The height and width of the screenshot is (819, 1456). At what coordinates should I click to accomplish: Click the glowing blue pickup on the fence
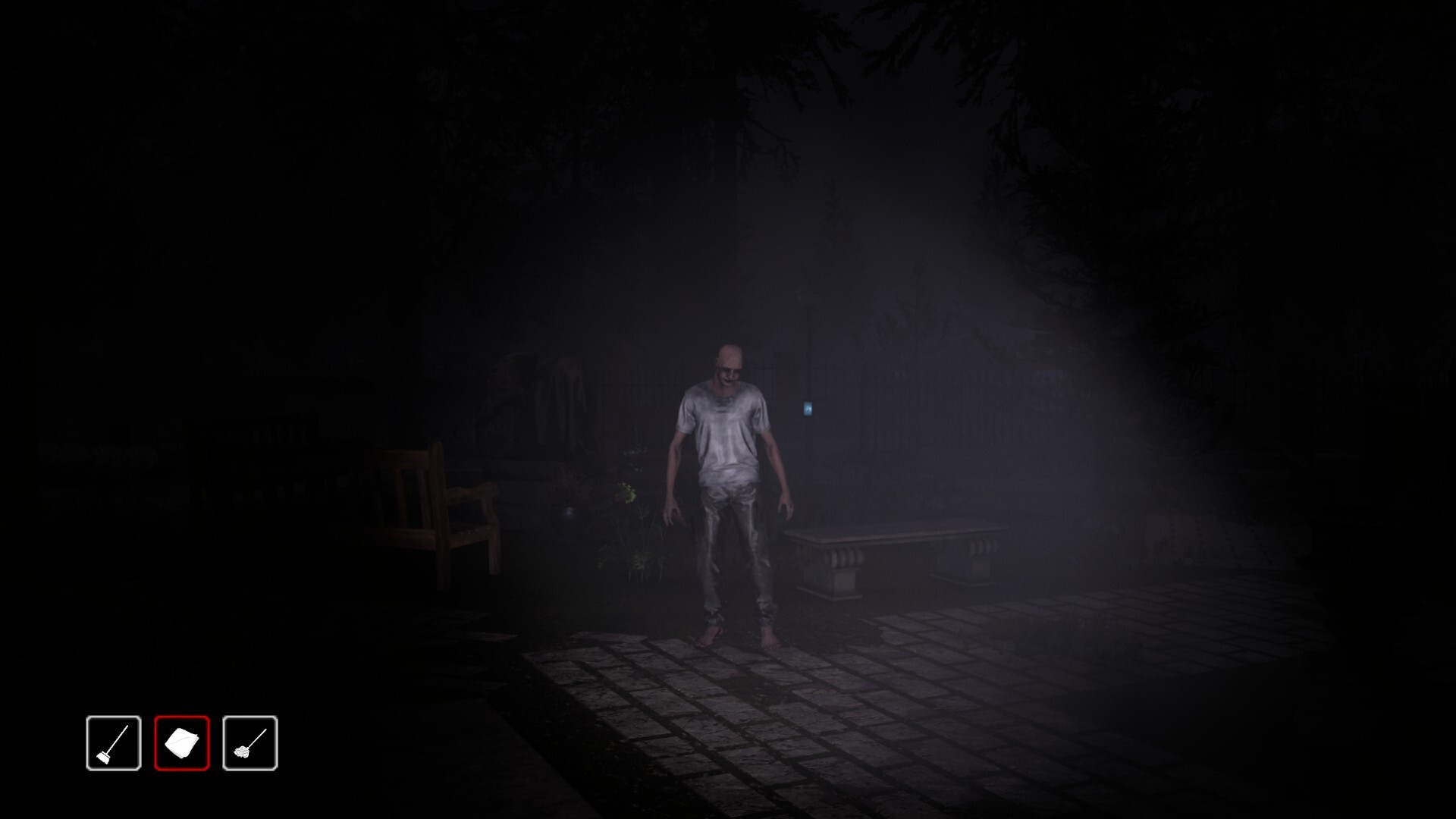pos(809,410)
